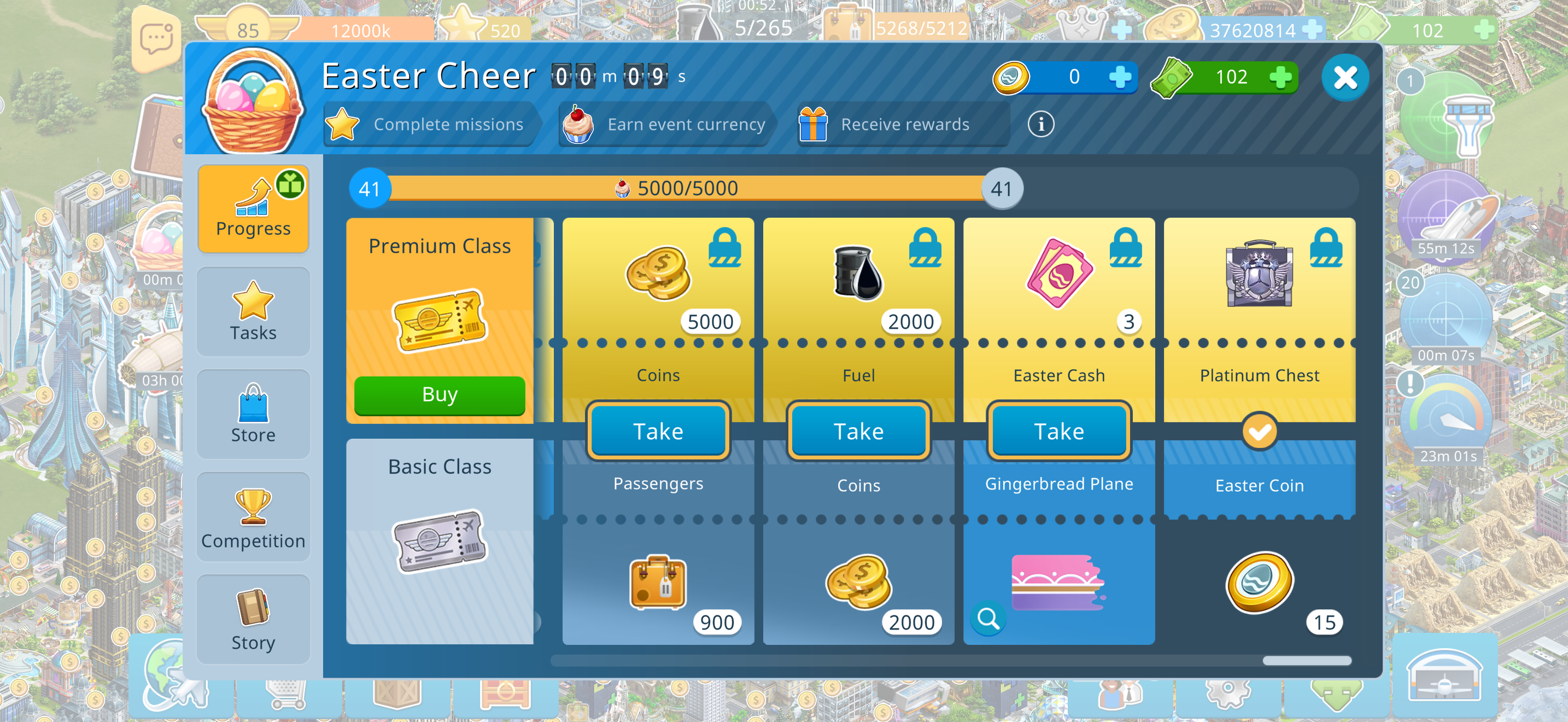Viewport: 1568px width, 722px height.
Task: Add Easter coins with the blue plus
Action: (1119, 77)
